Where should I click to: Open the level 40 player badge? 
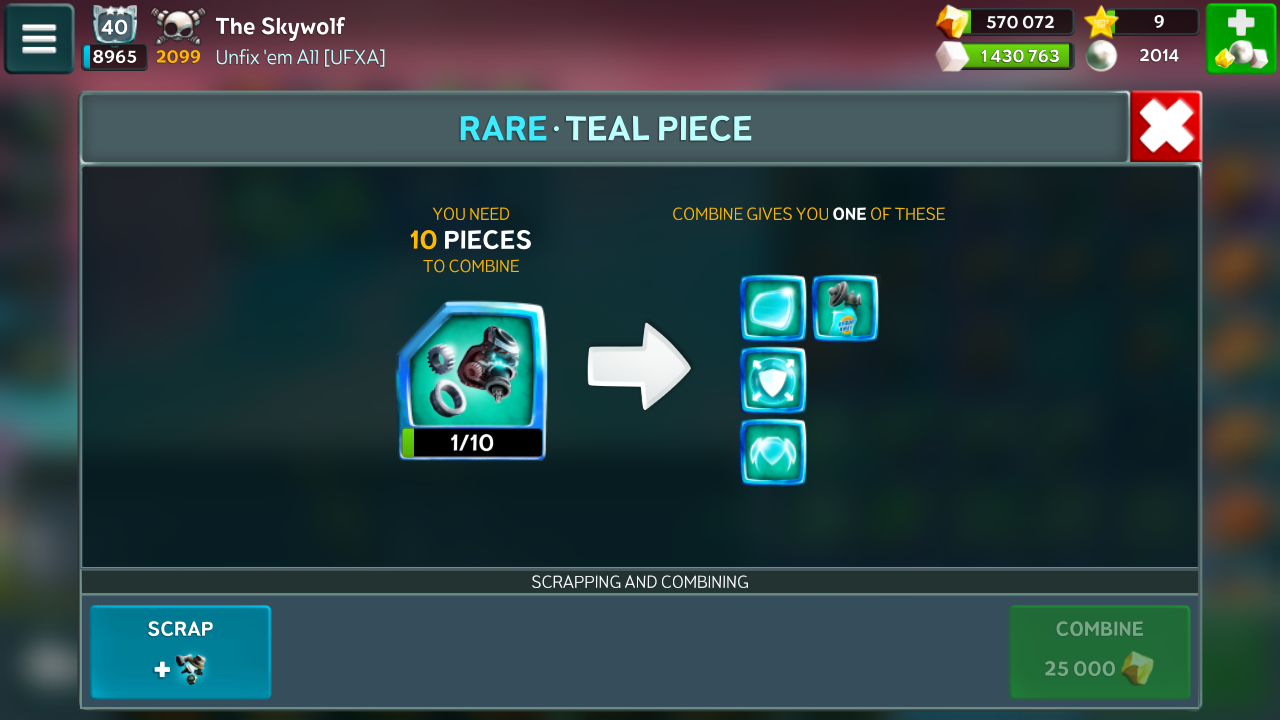tap(114, 24)
